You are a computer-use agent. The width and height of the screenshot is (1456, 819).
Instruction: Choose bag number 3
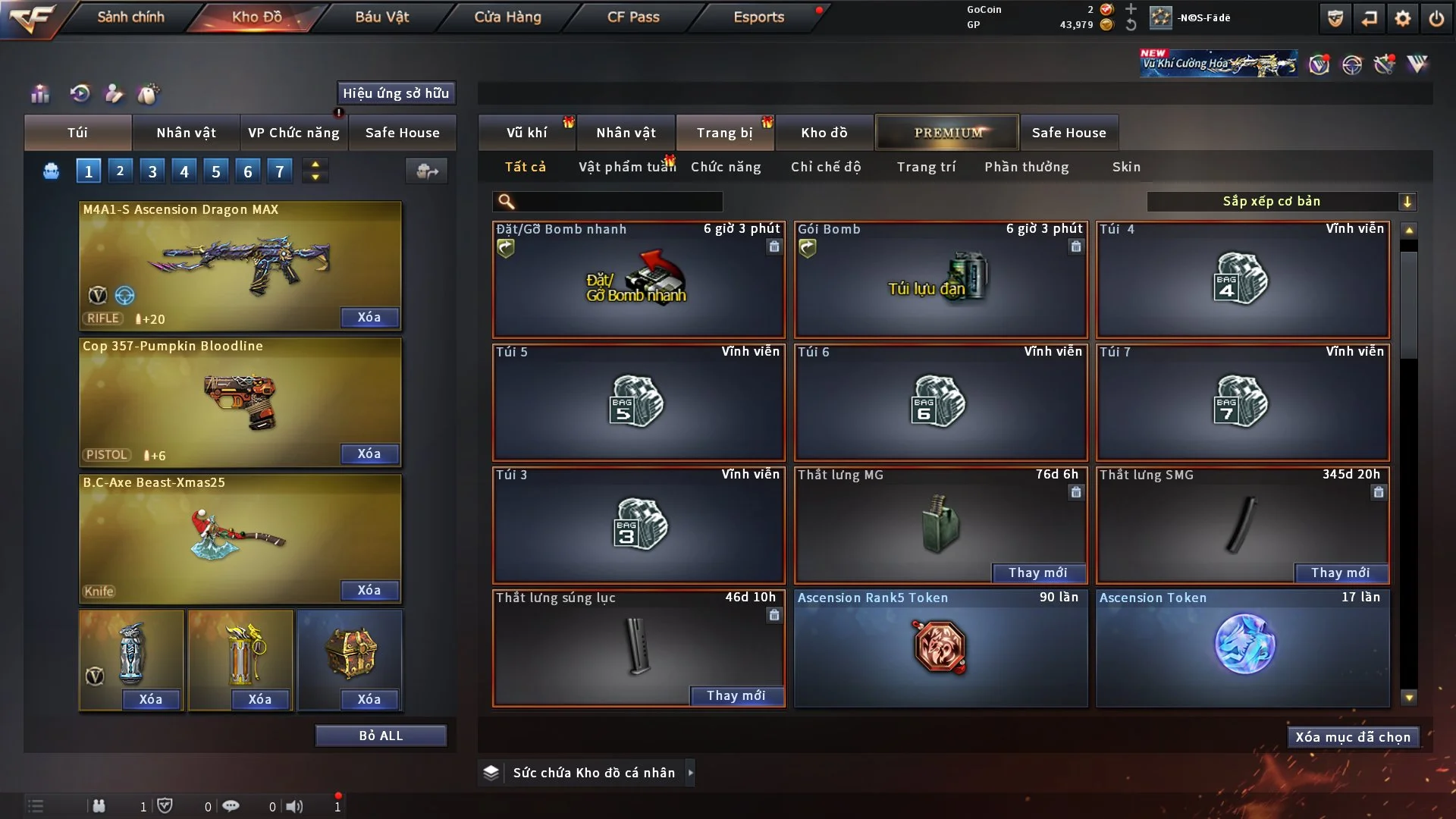152,171
